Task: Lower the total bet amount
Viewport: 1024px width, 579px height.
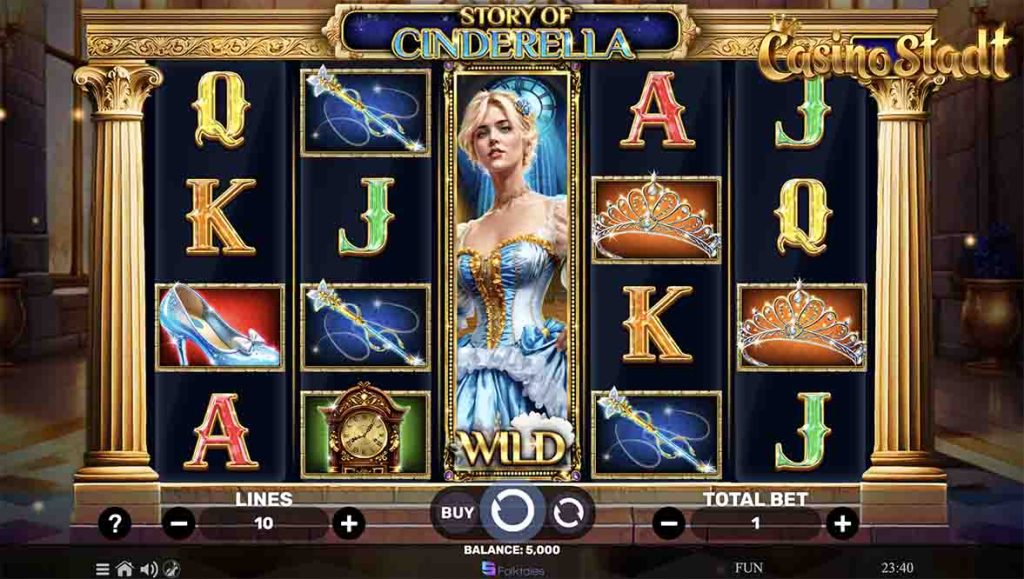Action: coord(668,523)
